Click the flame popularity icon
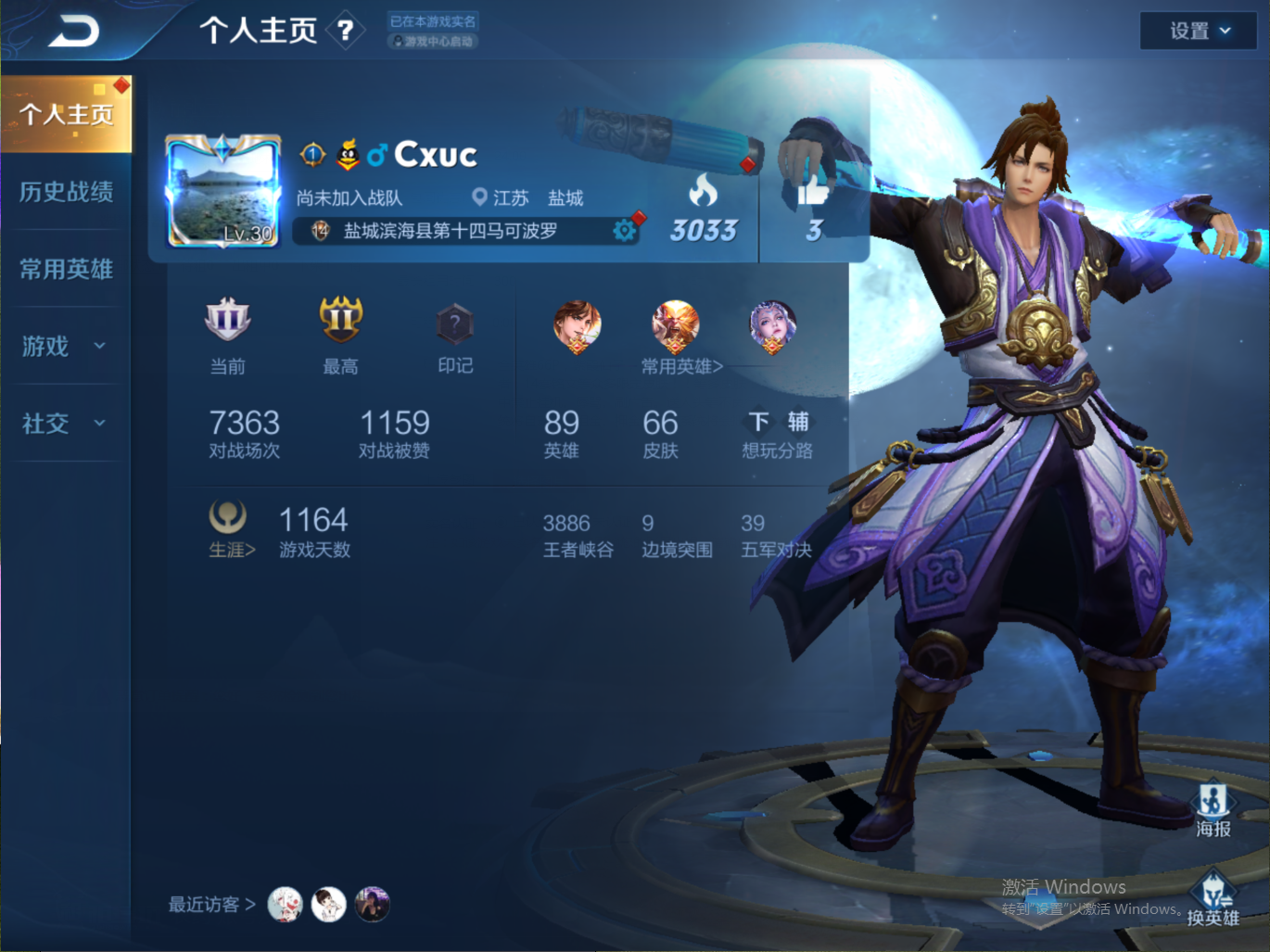Viewport: 1270px width, 952px height. pyautogui.click(x=703, y=191)
